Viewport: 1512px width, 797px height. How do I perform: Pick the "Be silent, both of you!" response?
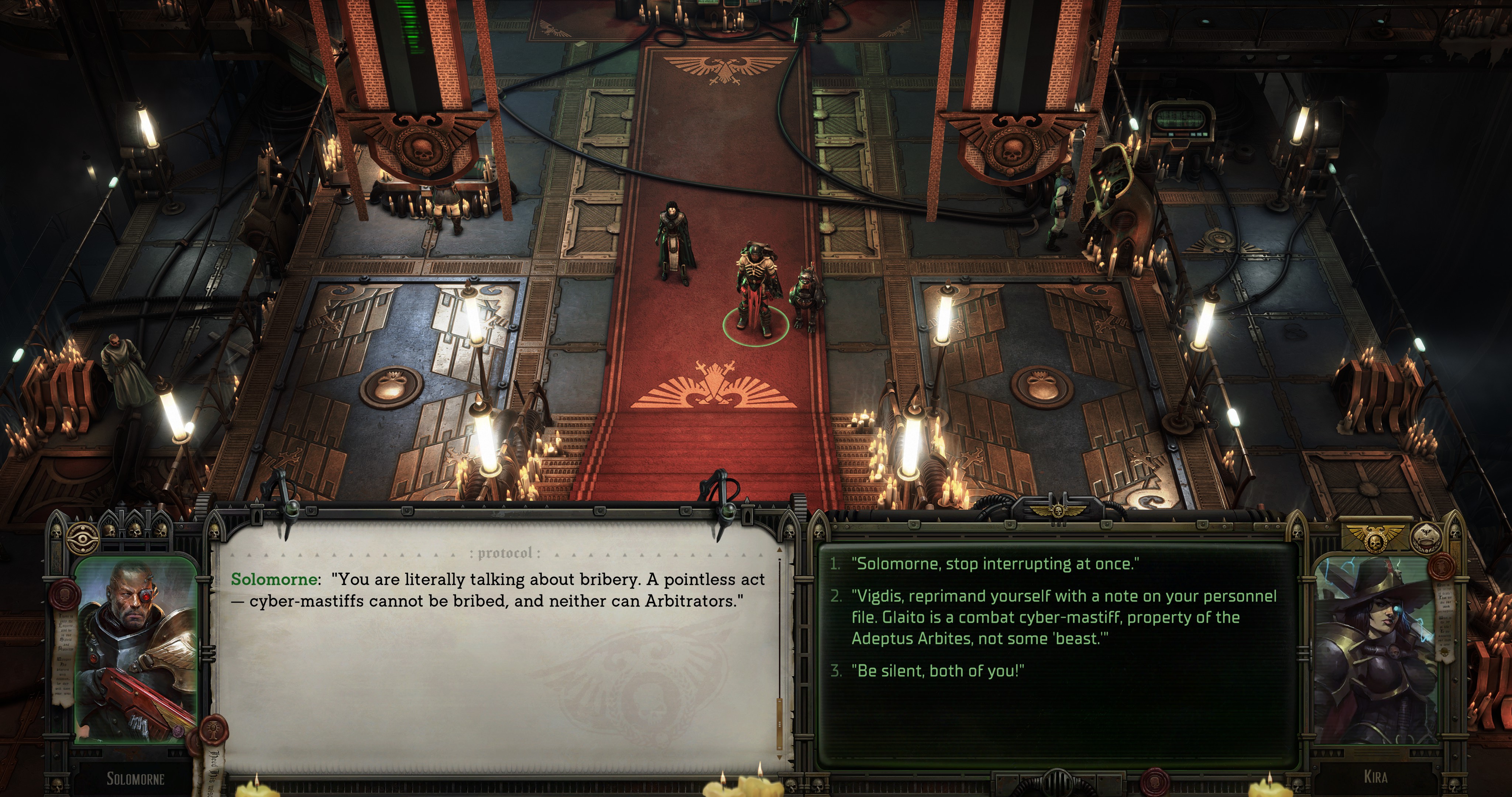point(937,671)
